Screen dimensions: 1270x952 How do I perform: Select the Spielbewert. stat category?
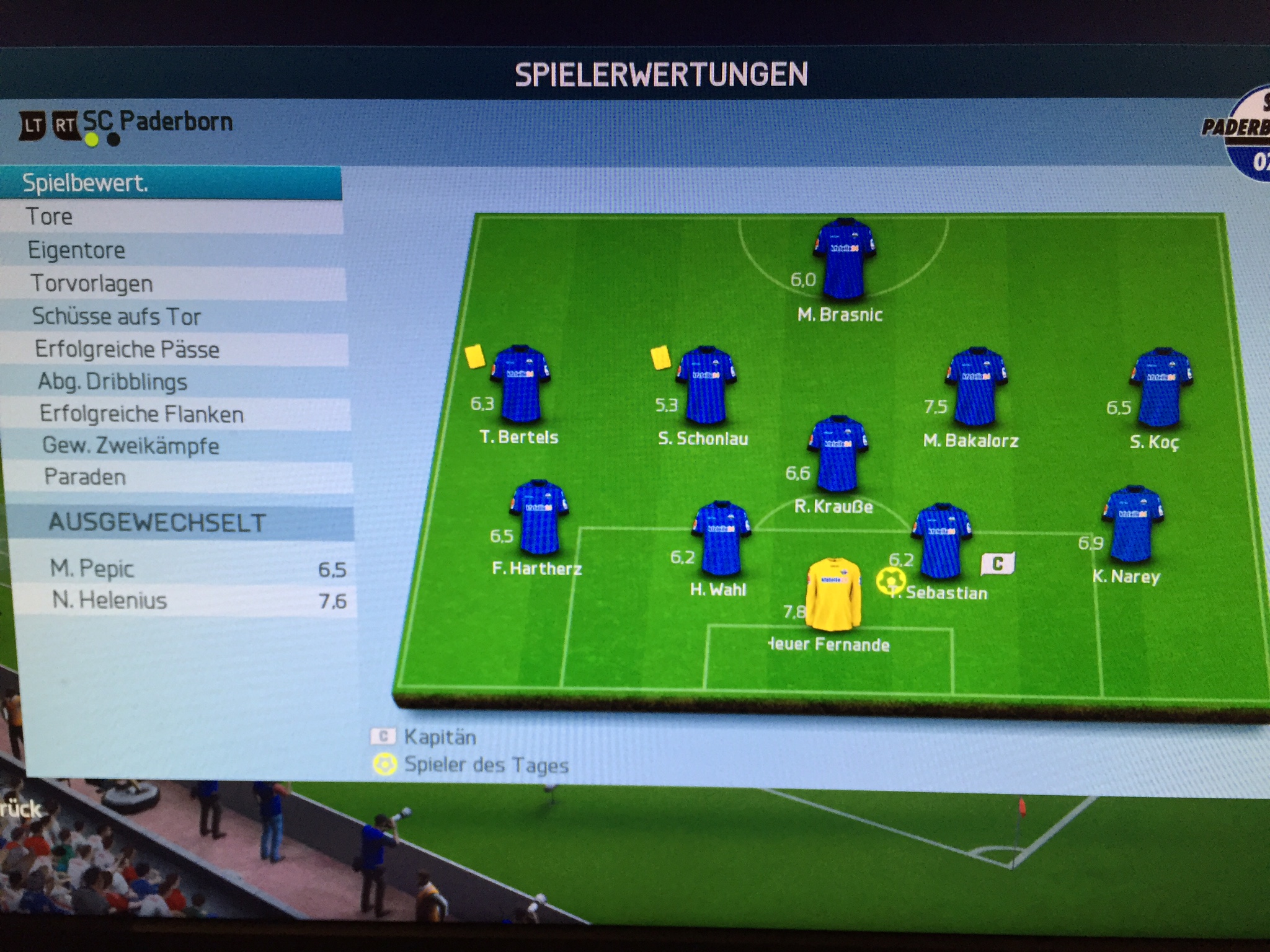tap(171, 183)
